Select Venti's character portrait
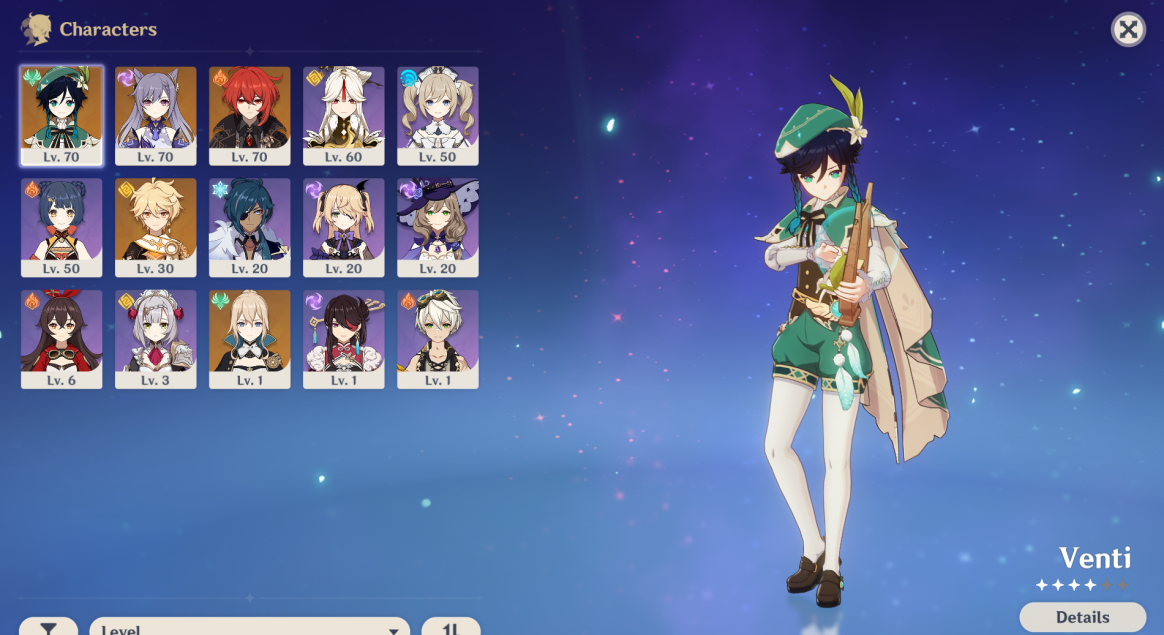 [61, 113]
